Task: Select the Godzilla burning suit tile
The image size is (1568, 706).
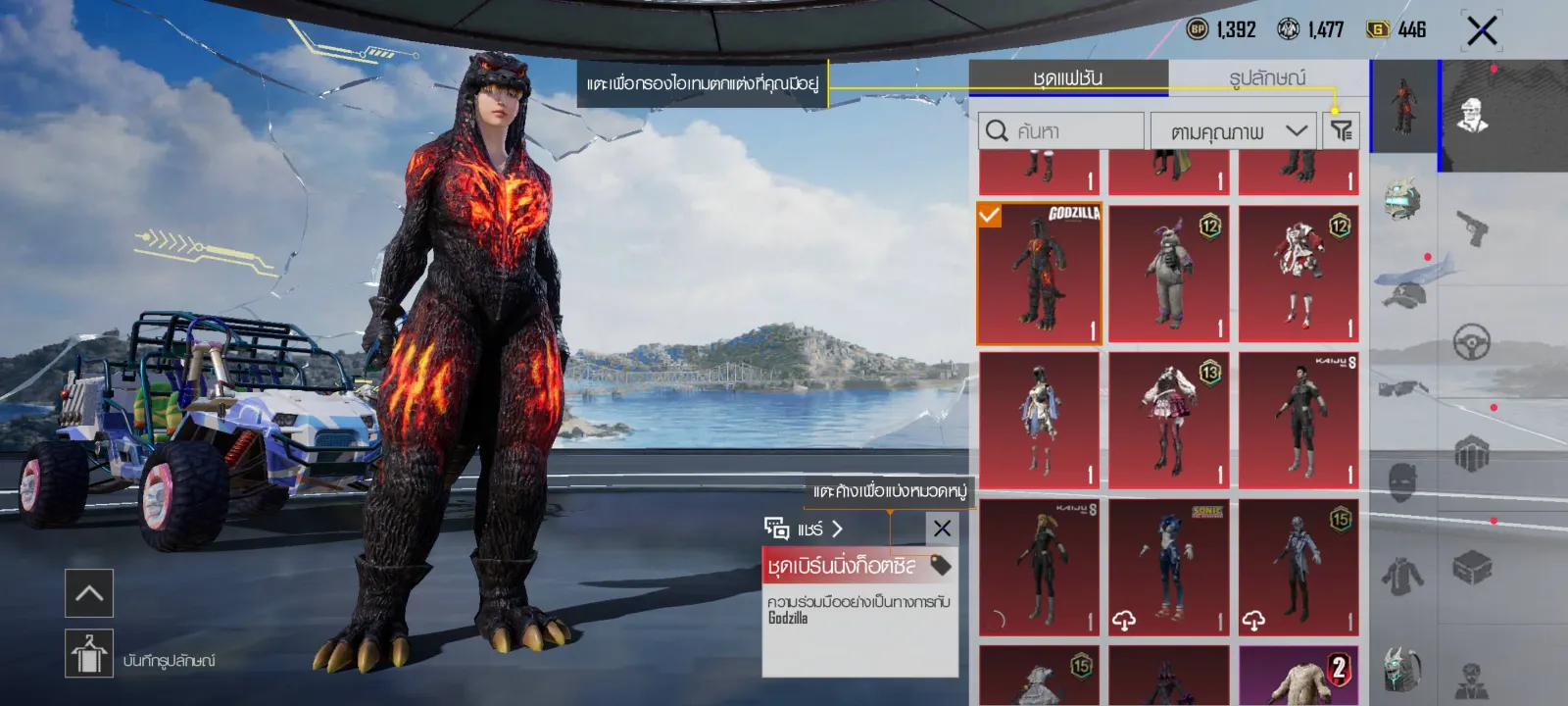Action: (1040, 275)
